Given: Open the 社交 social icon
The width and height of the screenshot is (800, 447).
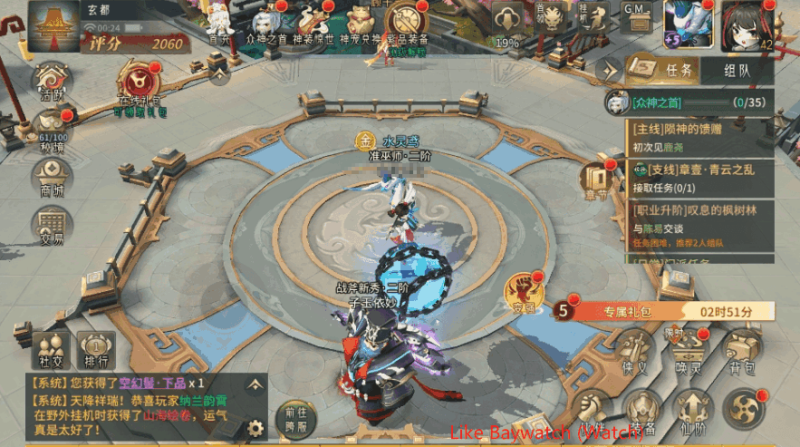Looking at the screenshot, I should click(51, 352).
